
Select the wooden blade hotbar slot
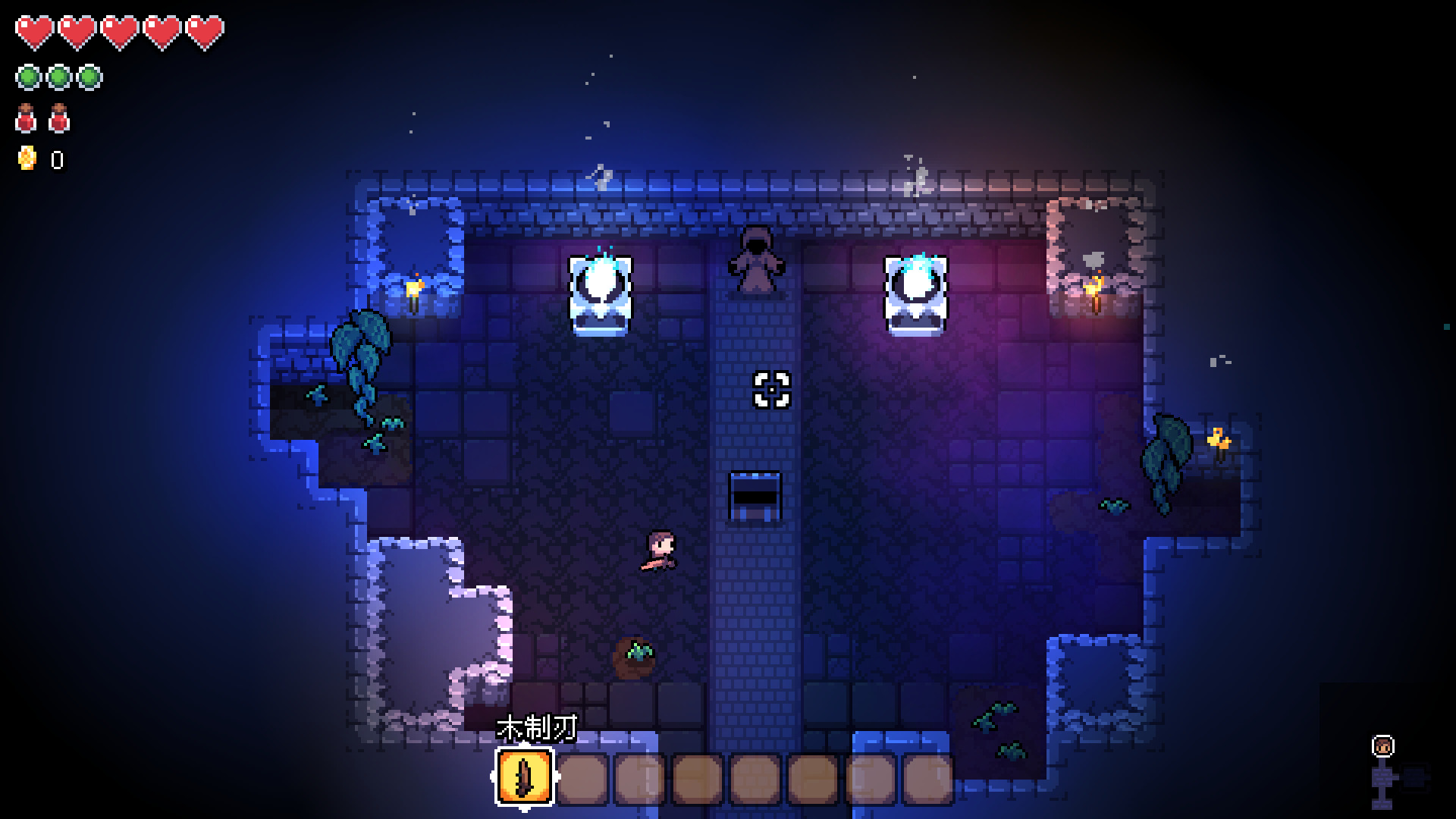click(525, 778)
